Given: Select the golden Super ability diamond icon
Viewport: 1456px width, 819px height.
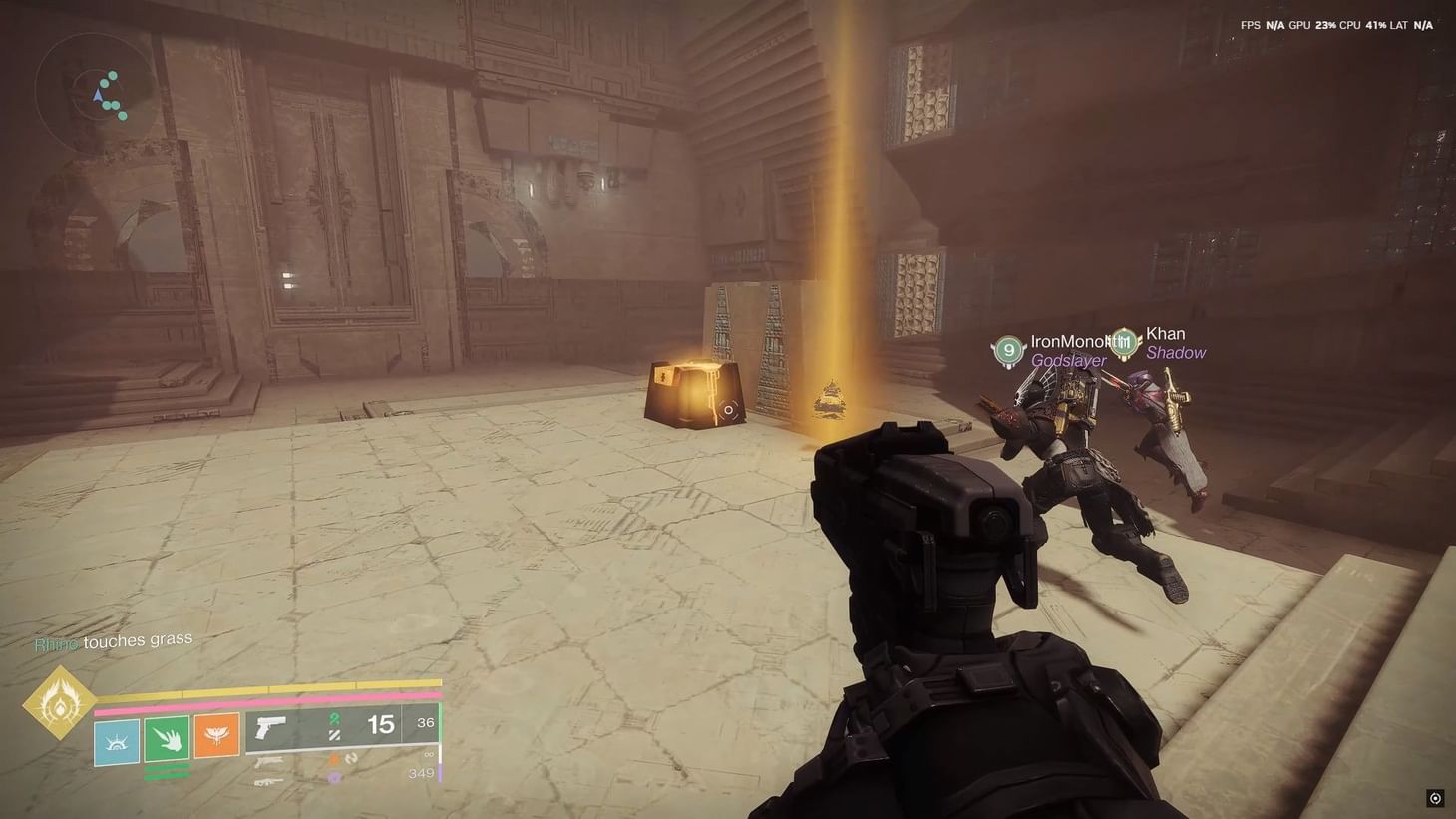Looking at the screenshot, I should coord(62,703).
